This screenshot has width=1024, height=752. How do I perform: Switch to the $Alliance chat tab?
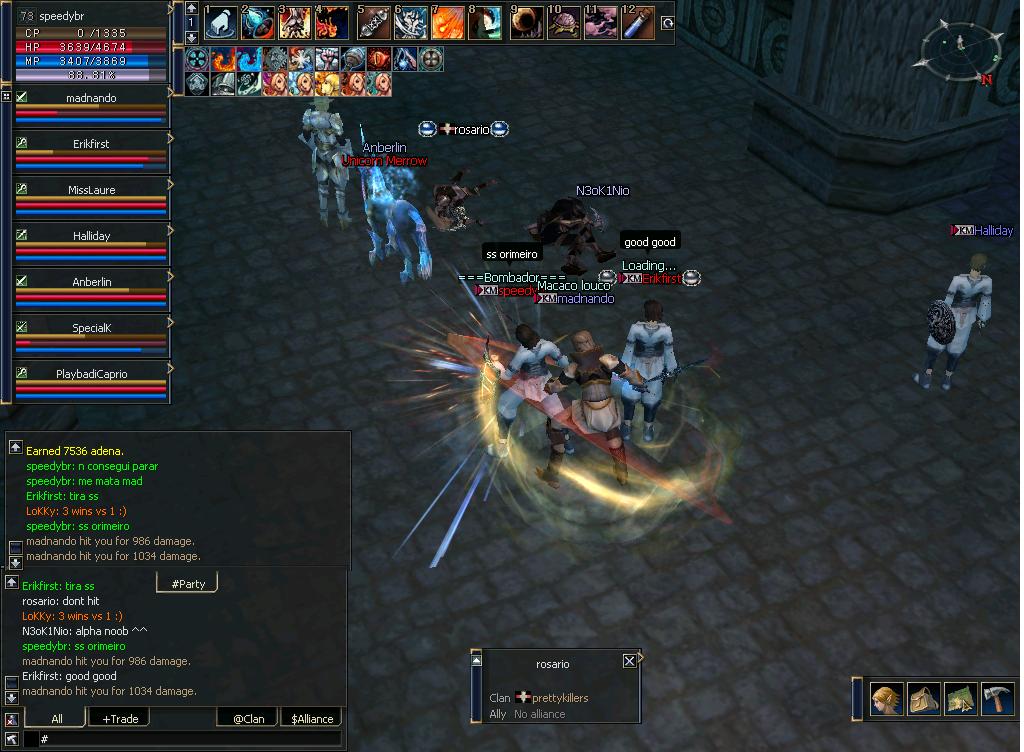coord(310,718)
